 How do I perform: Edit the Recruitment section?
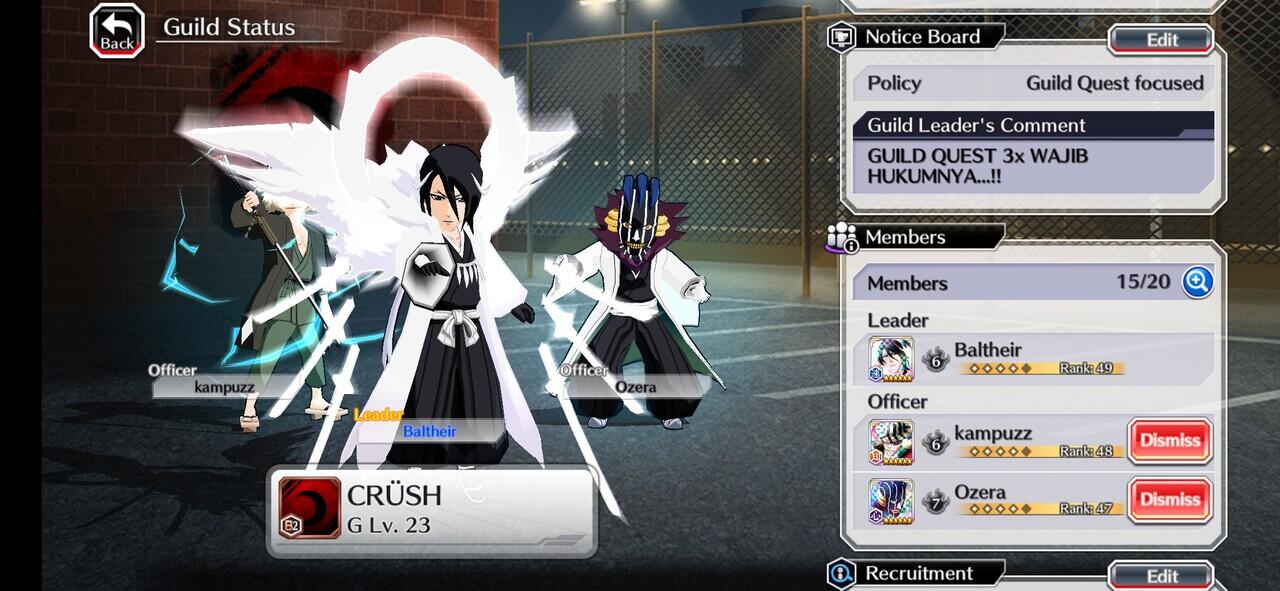coord(1161,576)
